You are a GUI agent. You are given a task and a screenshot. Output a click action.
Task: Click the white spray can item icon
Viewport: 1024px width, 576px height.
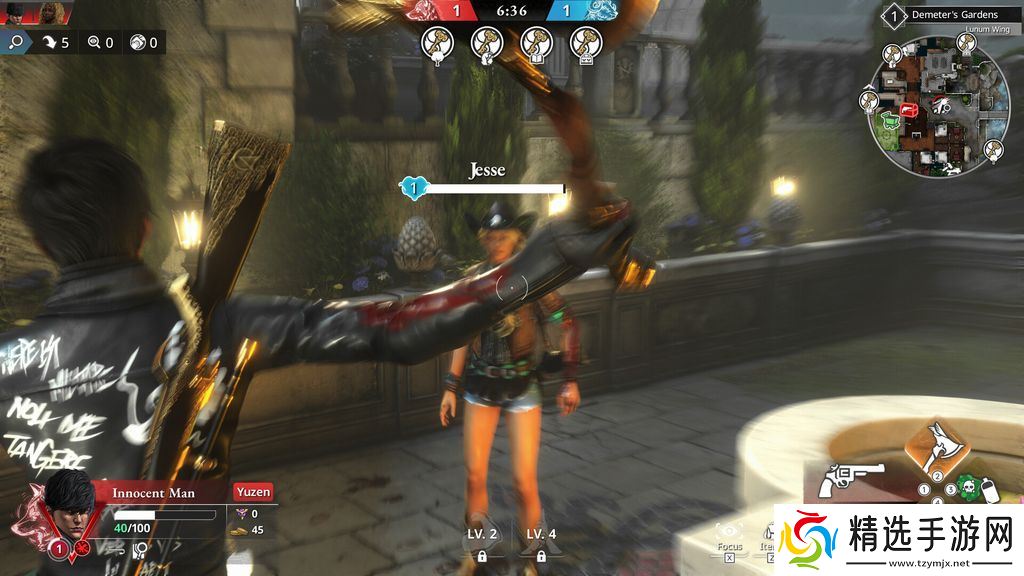(x=990, y=491)
